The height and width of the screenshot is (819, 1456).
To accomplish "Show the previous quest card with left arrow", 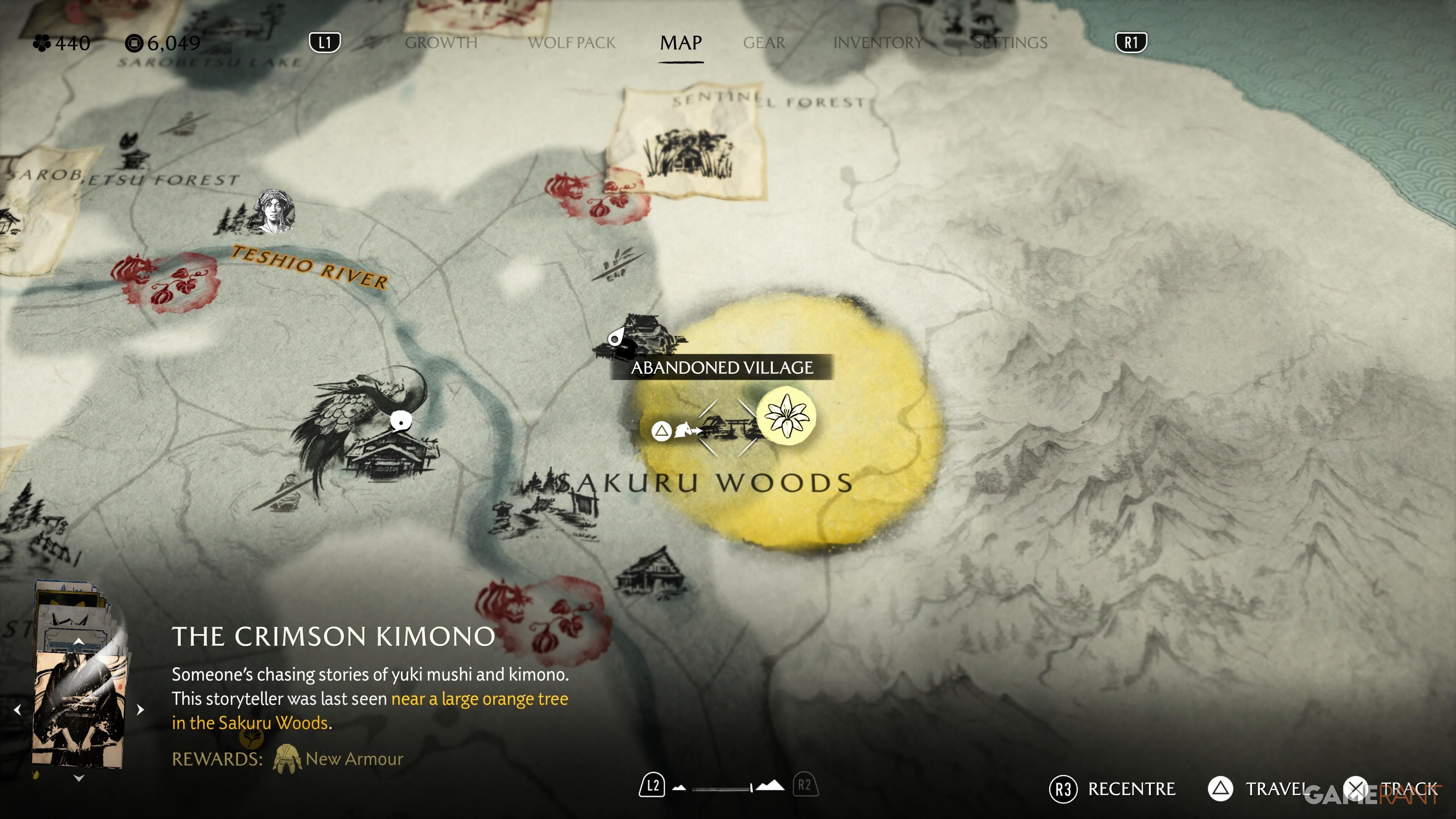I will coord(17,709).
